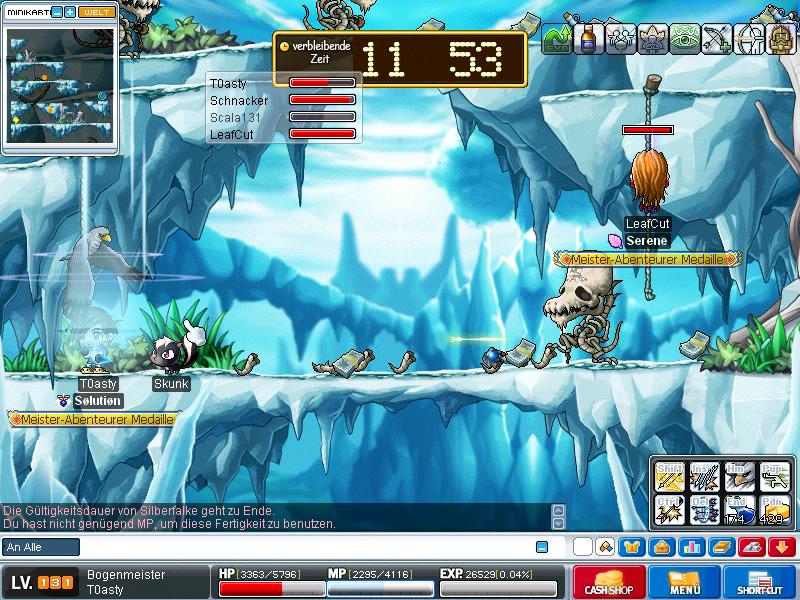Open the inventory bag icon
The width and height of the screenshot is (800, 600).
661,547
